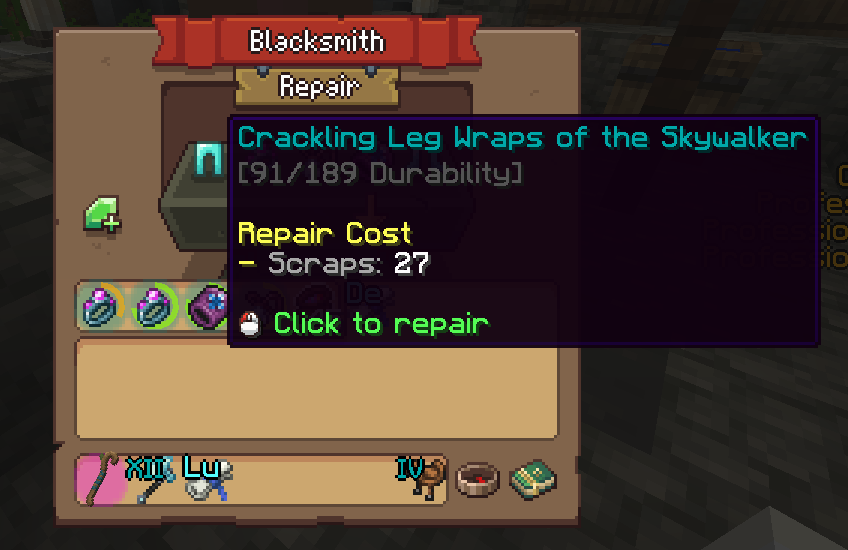Select the ring with orange durability arc
The width and height of the screenshot is (848, 550).
pyautogui.click(x=102, y=306)
